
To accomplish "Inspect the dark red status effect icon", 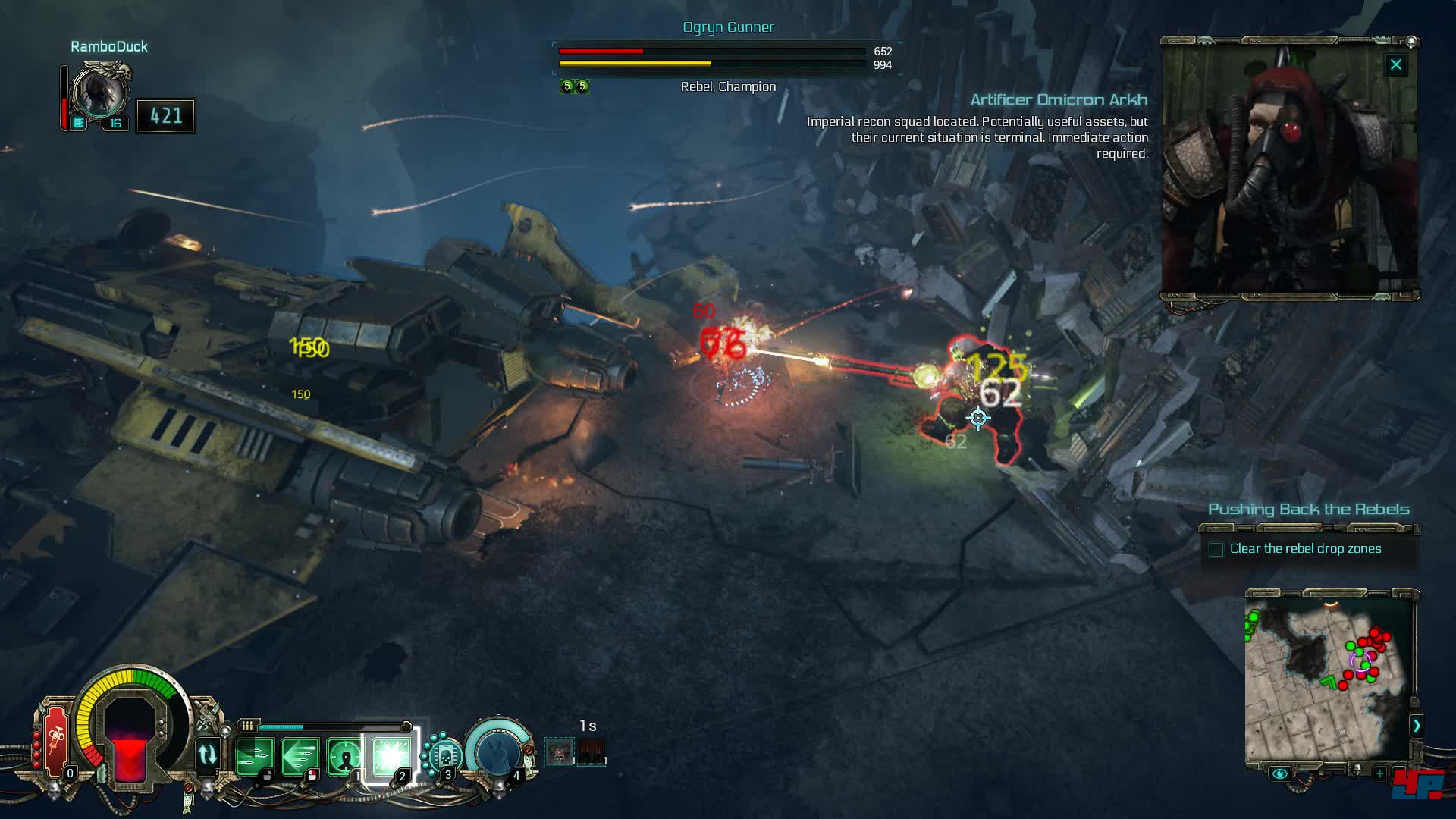I will pos(591,753).
